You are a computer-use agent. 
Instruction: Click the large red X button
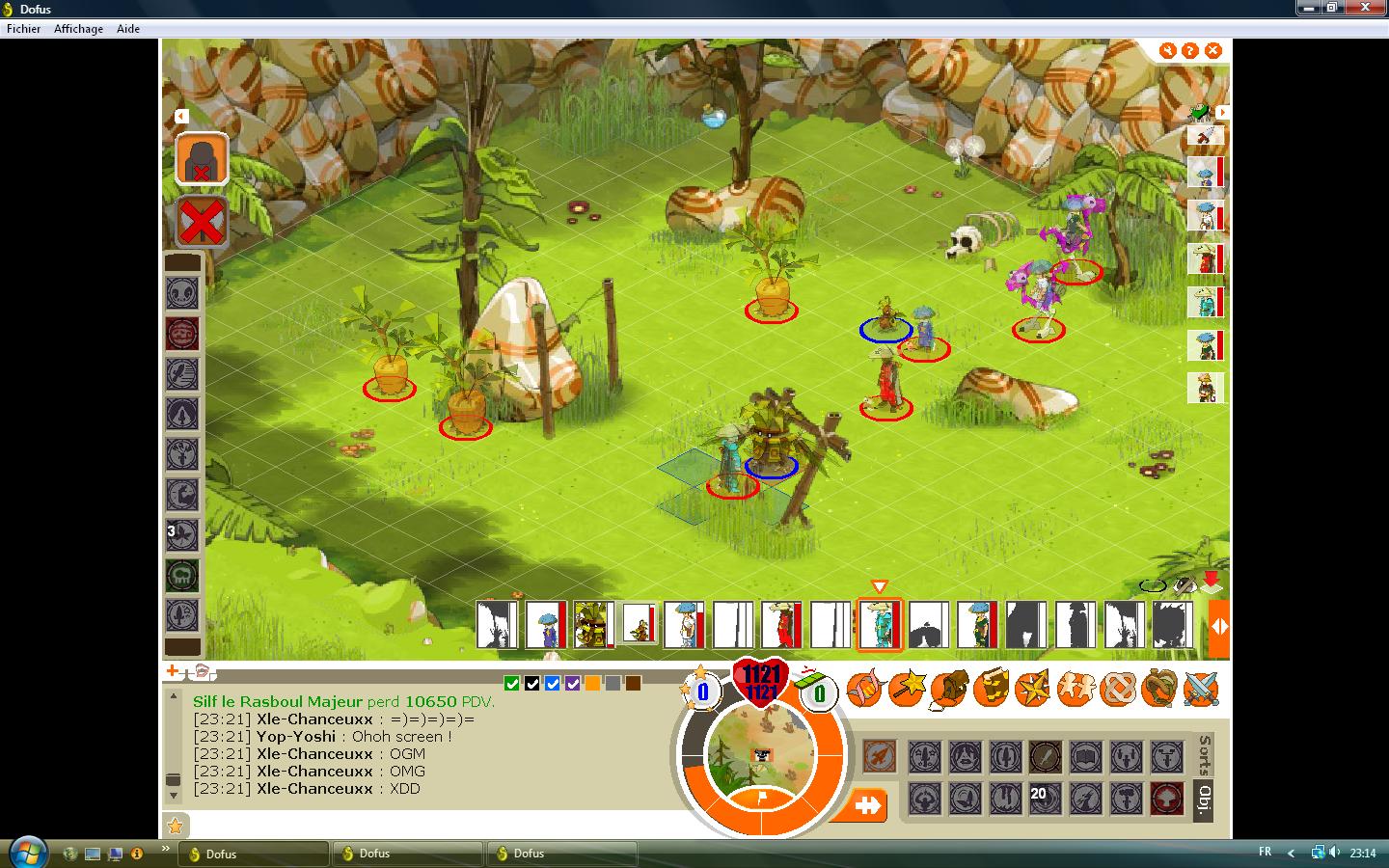click(x=202, y=223)
